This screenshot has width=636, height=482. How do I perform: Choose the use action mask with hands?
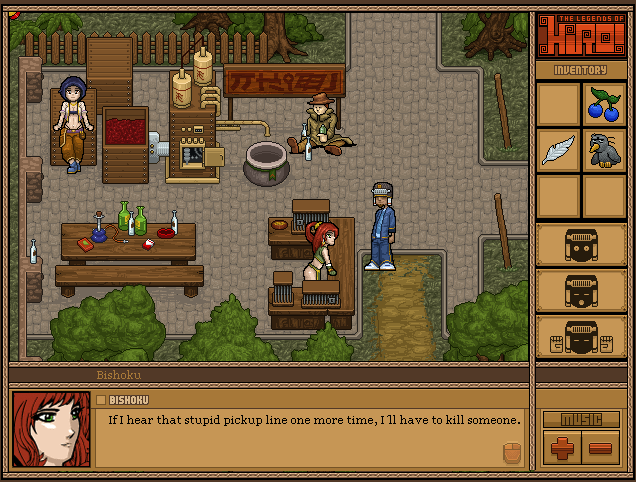581,337
